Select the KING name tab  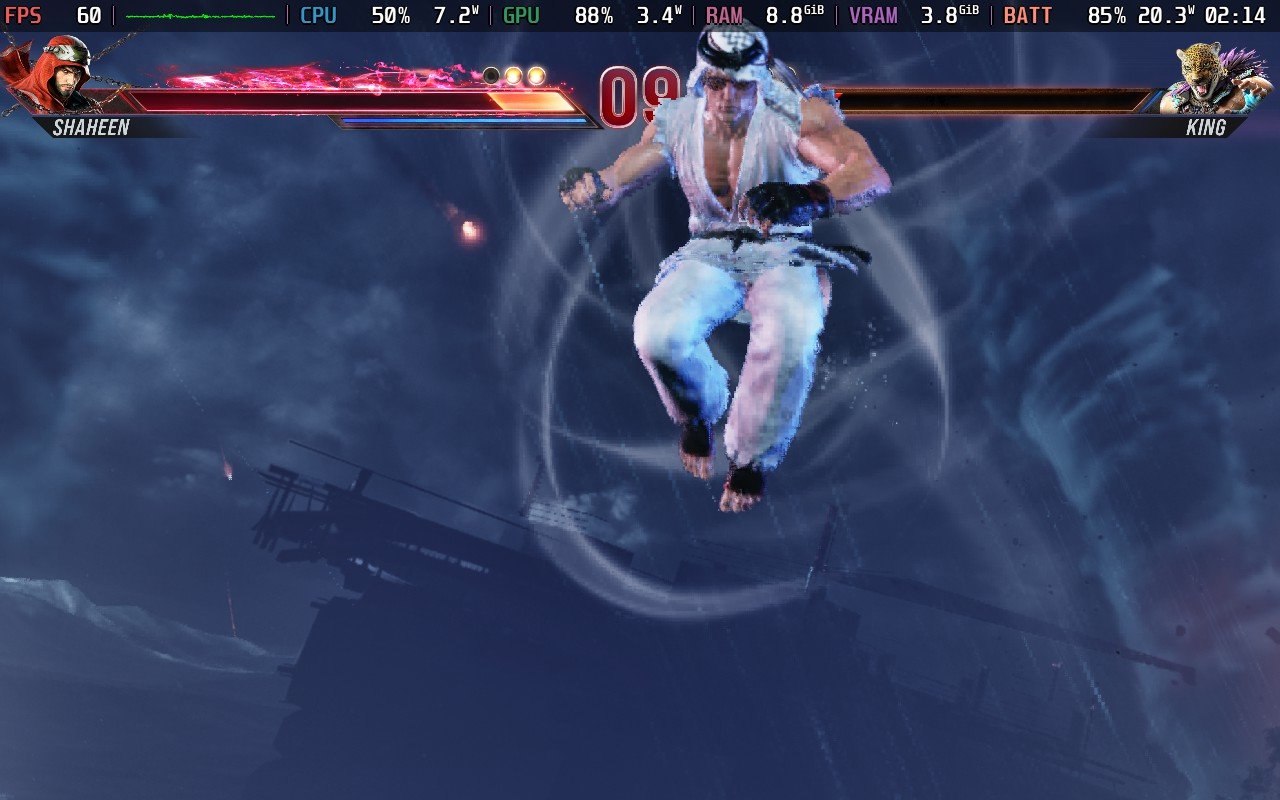click(x=1207, y=128)
